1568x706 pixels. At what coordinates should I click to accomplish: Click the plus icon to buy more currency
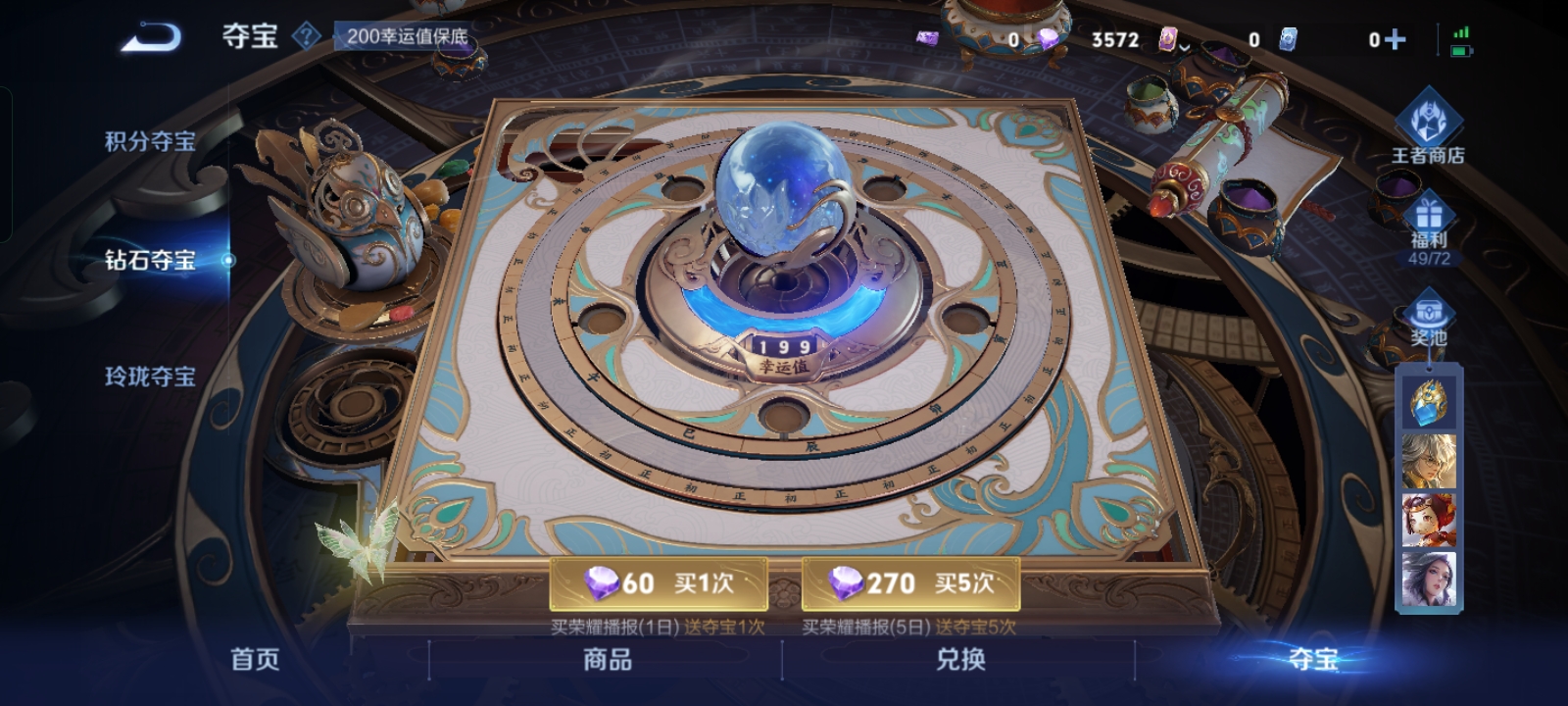1396,40
